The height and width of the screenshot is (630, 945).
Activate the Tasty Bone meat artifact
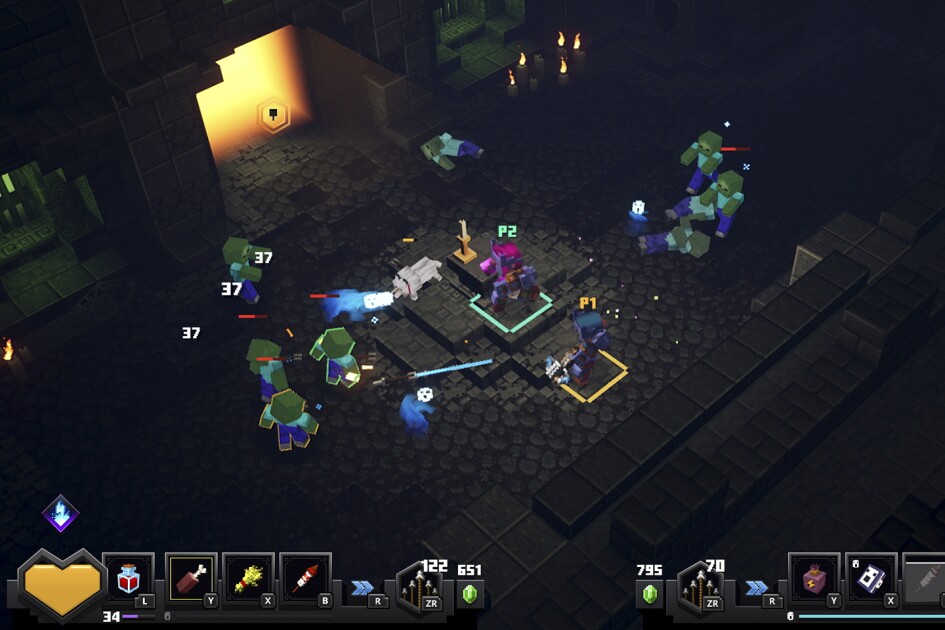(191, 578)
